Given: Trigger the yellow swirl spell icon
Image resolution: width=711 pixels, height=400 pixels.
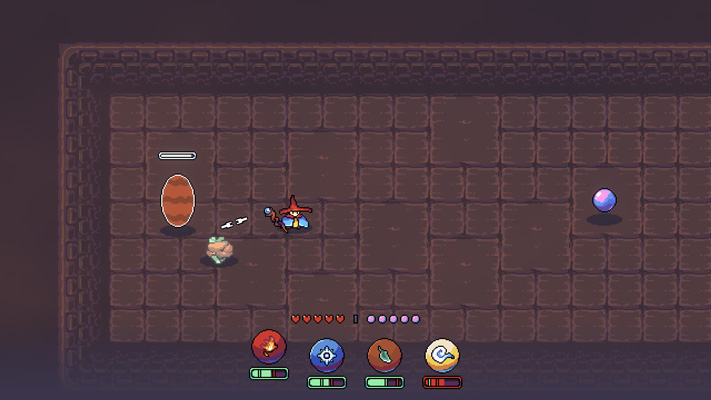Looking at the screenshot, I should [x=442, y=354].
